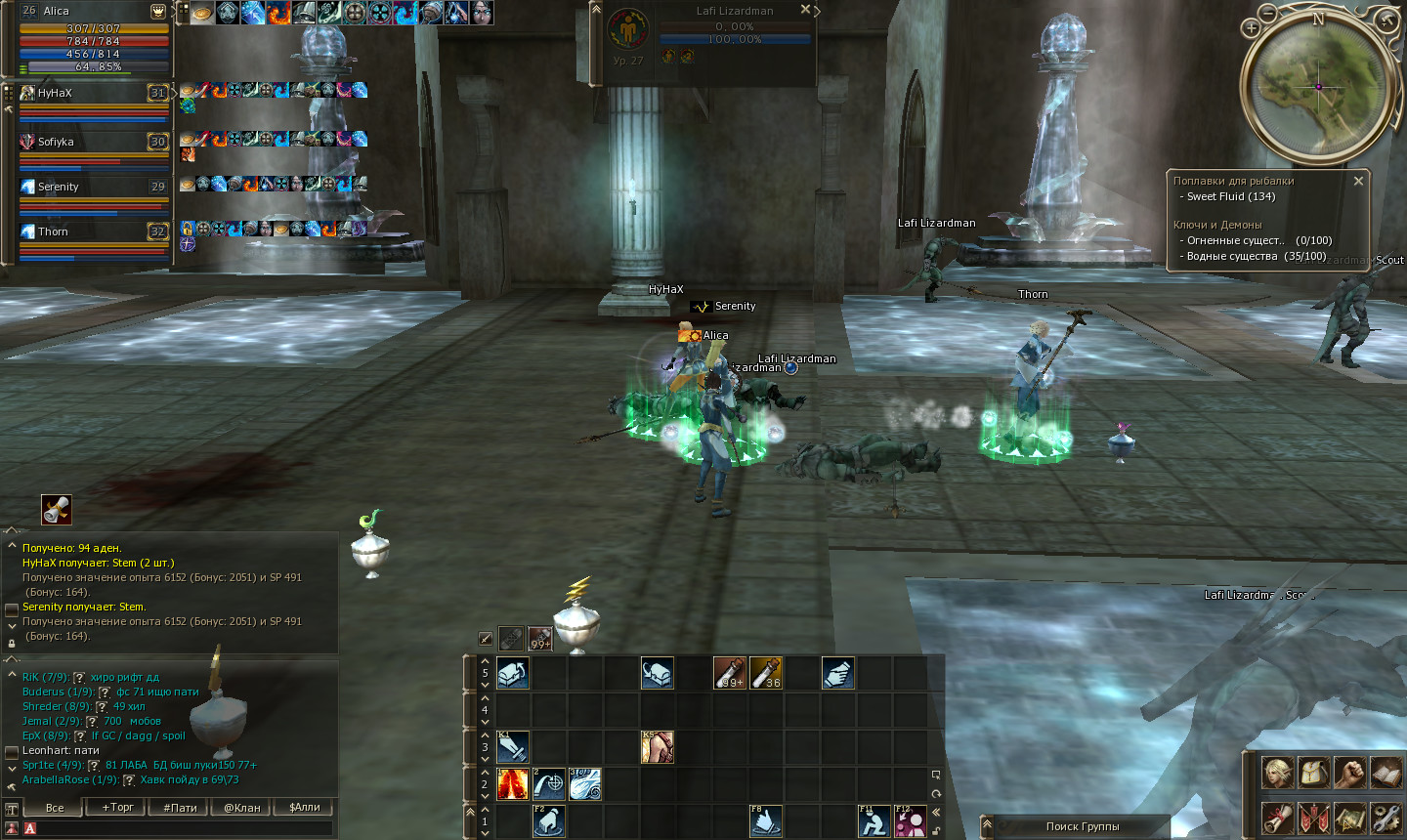The image size is (1407, 840).
Task: Select the @Клан chat tab
Action: (x=242, y=808)
